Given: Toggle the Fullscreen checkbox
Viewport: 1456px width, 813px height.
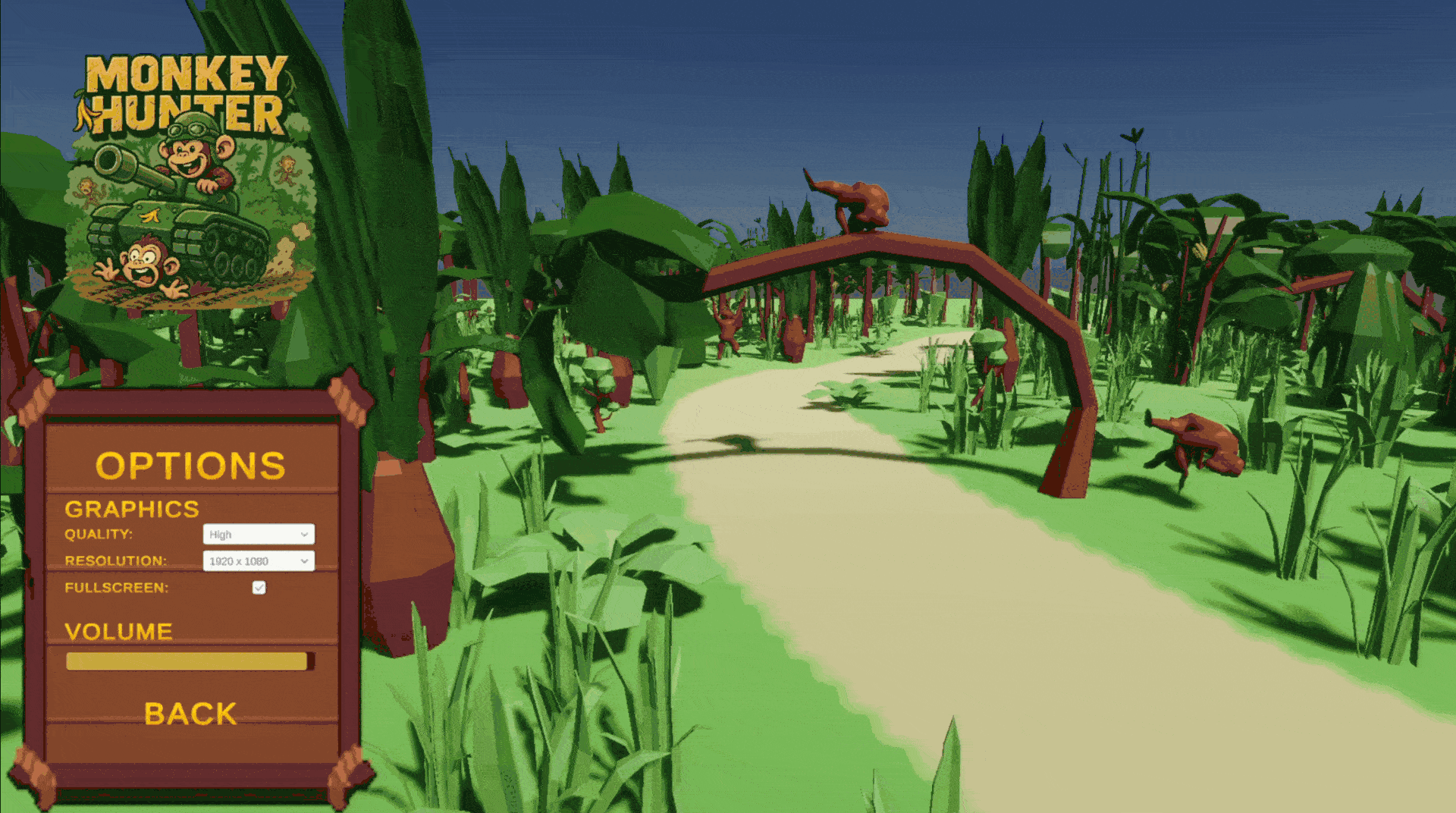Looking at the screenshot, I should click(259, 588).
